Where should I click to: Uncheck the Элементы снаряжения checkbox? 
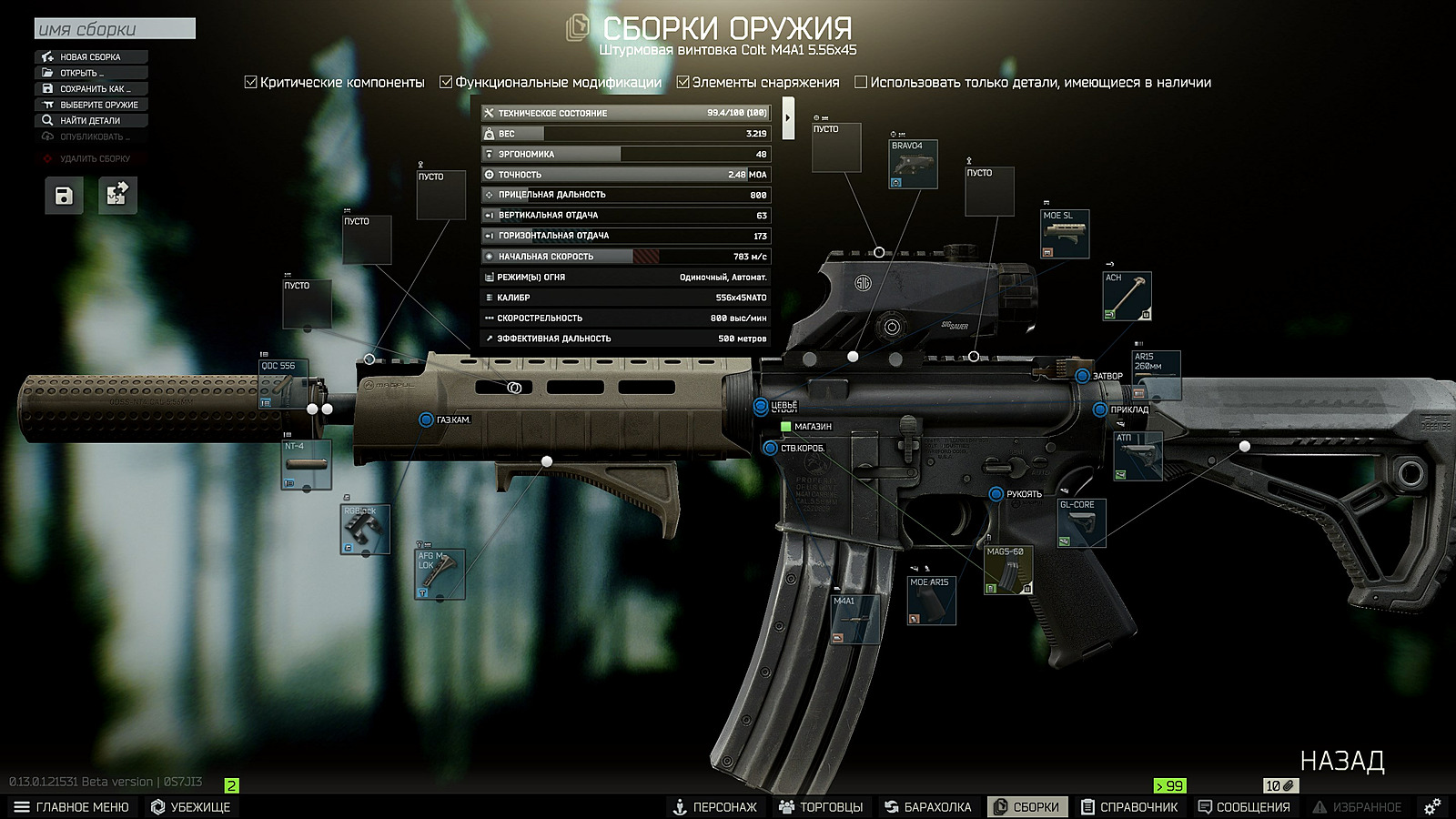click(x=682, y=82)
